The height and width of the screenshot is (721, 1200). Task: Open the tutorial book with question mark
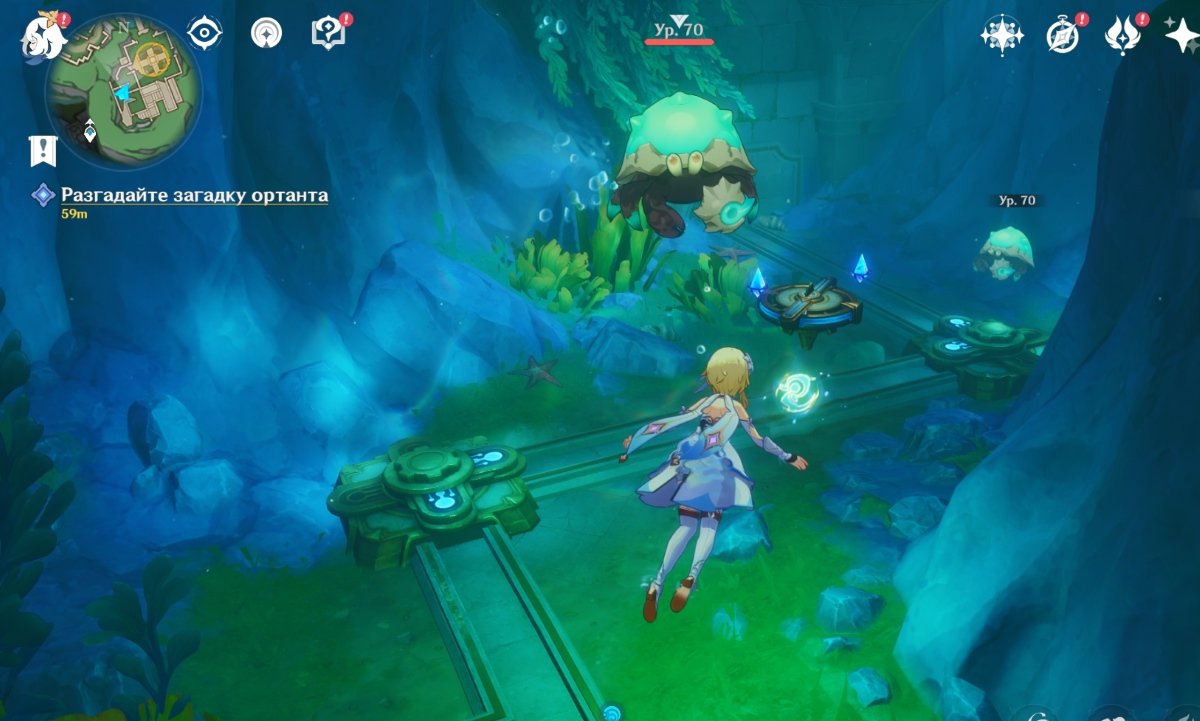point(328,33)
